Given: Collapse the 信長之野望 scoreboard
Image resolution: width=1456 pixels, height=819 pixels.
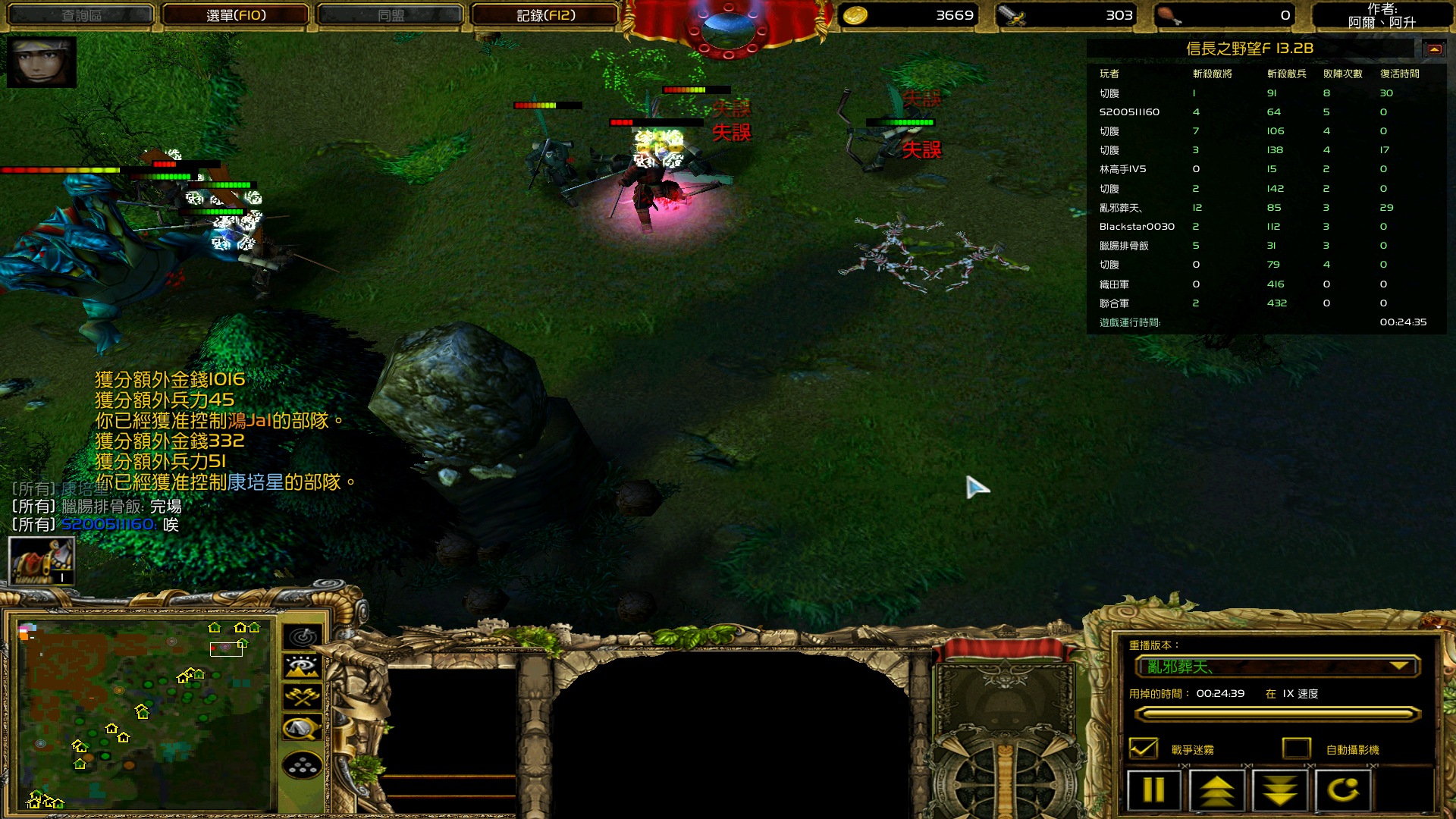Looking at the screenshot, I should (x=1434, y=49).
